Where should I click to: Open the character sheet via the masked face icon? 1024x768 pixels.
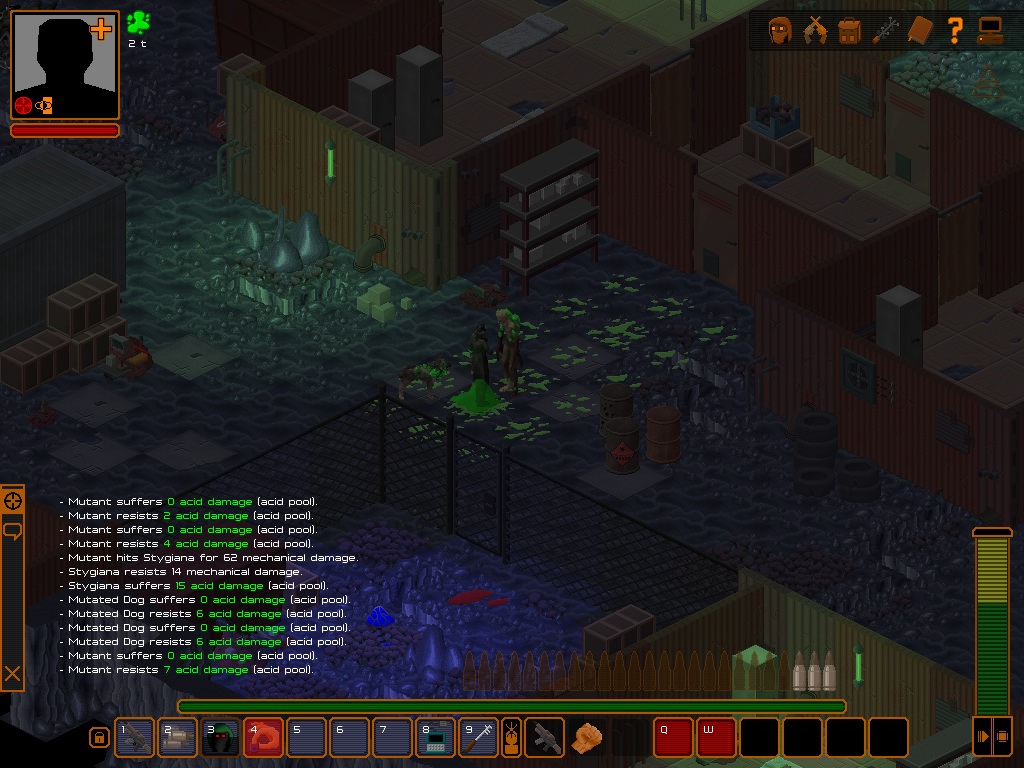(781, 31)
